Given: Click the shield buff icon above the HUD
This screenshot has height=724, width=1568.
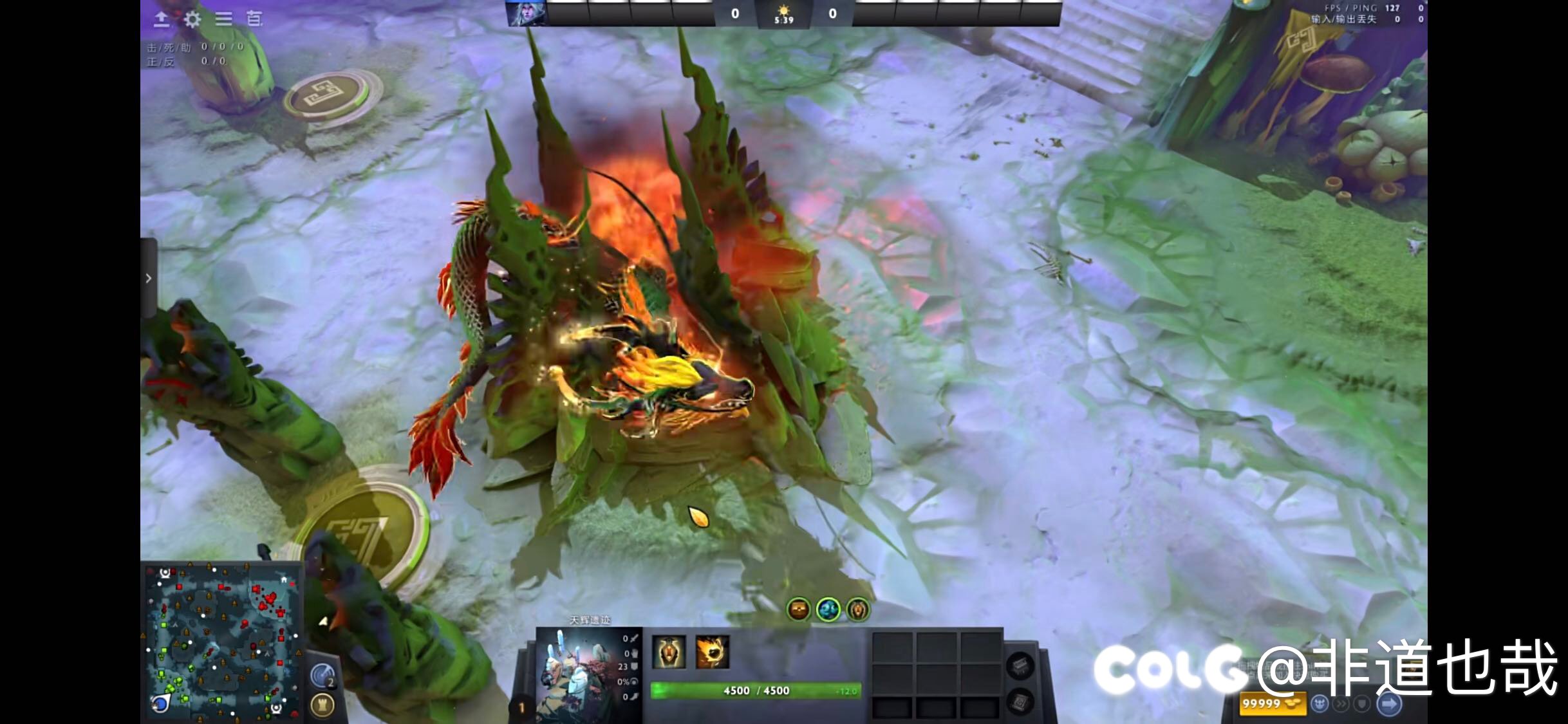Looking at the screenshot, I should 858,609.
